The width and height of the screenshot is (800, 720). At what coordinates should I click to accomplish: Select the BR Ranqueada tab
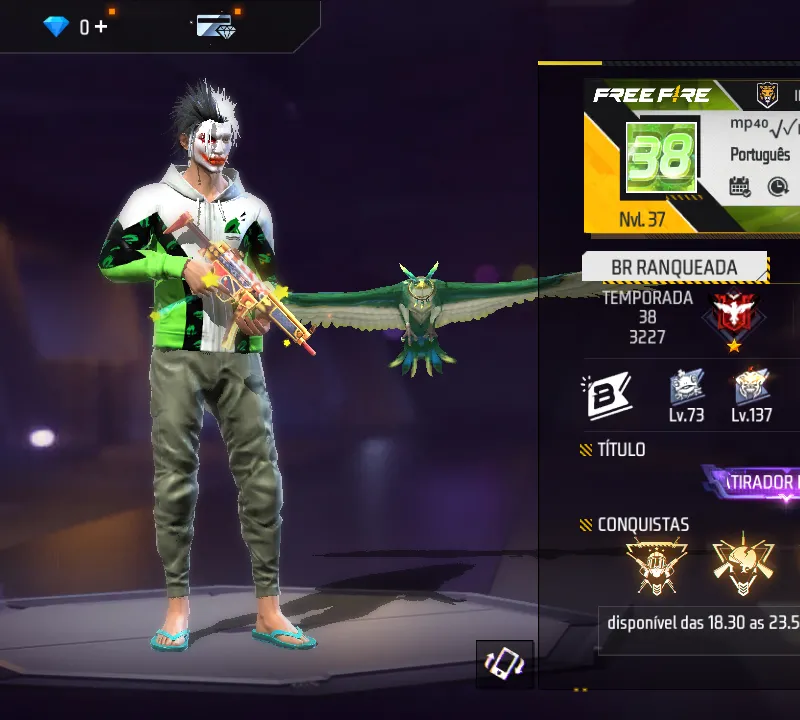tap(674, 268)
